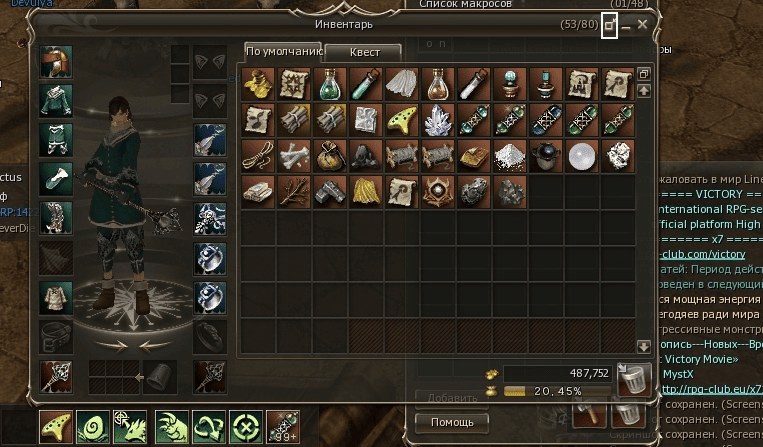This screenshot has width=763, height=447.
Task: Close the Инвентарь window
Action: click(x=642, y=24)
